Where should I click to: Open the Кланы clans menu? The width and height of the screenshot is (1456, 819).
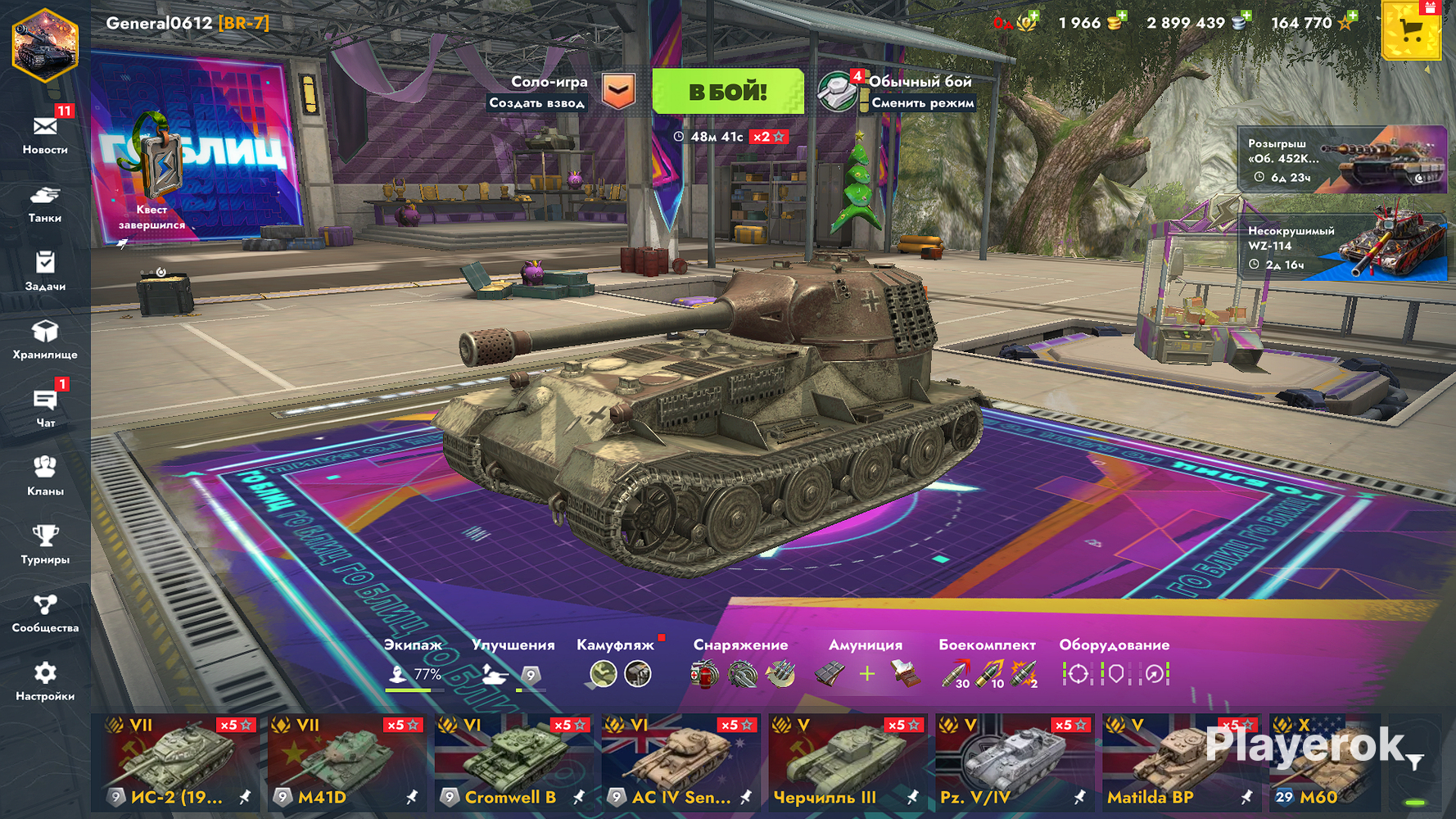coord(45,476)
